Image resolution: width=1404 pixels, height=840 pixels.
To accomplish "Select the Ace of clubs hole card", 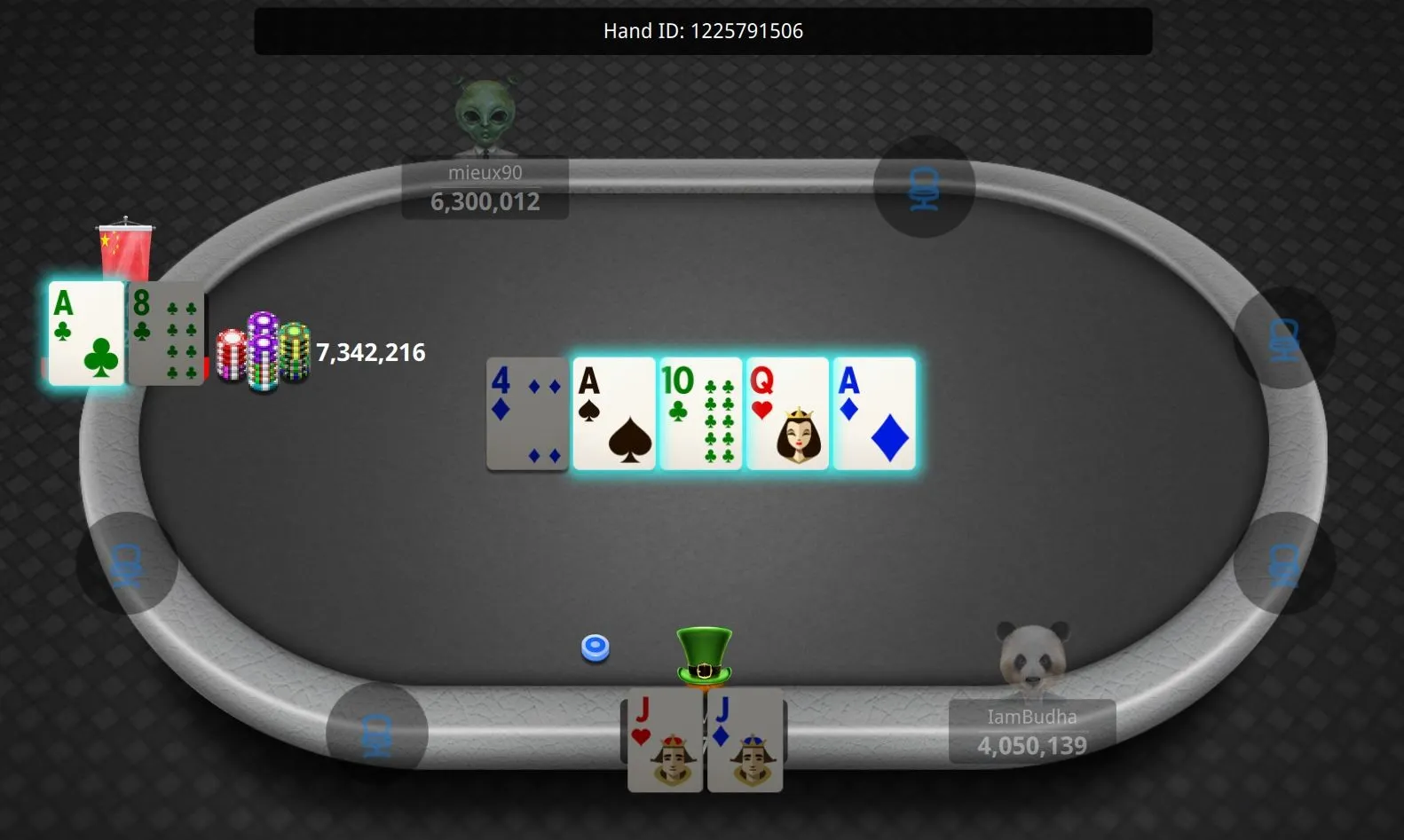I will point(86,334).
